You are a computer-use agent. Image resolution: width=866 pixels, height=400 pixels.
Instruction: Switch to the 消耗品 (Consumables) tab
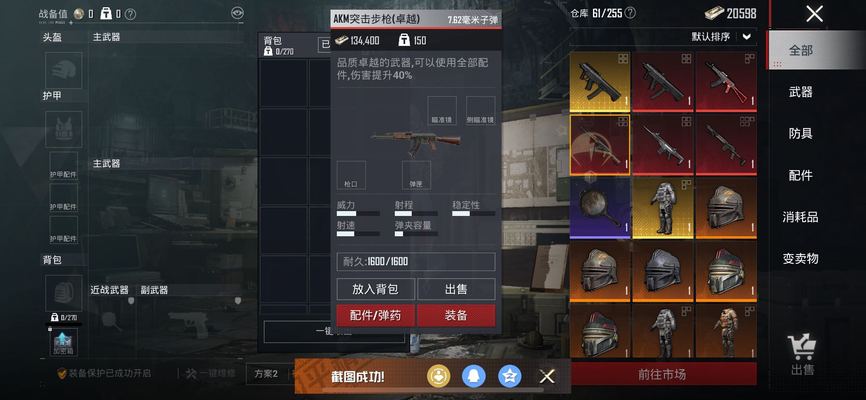(x=801, y=217)
